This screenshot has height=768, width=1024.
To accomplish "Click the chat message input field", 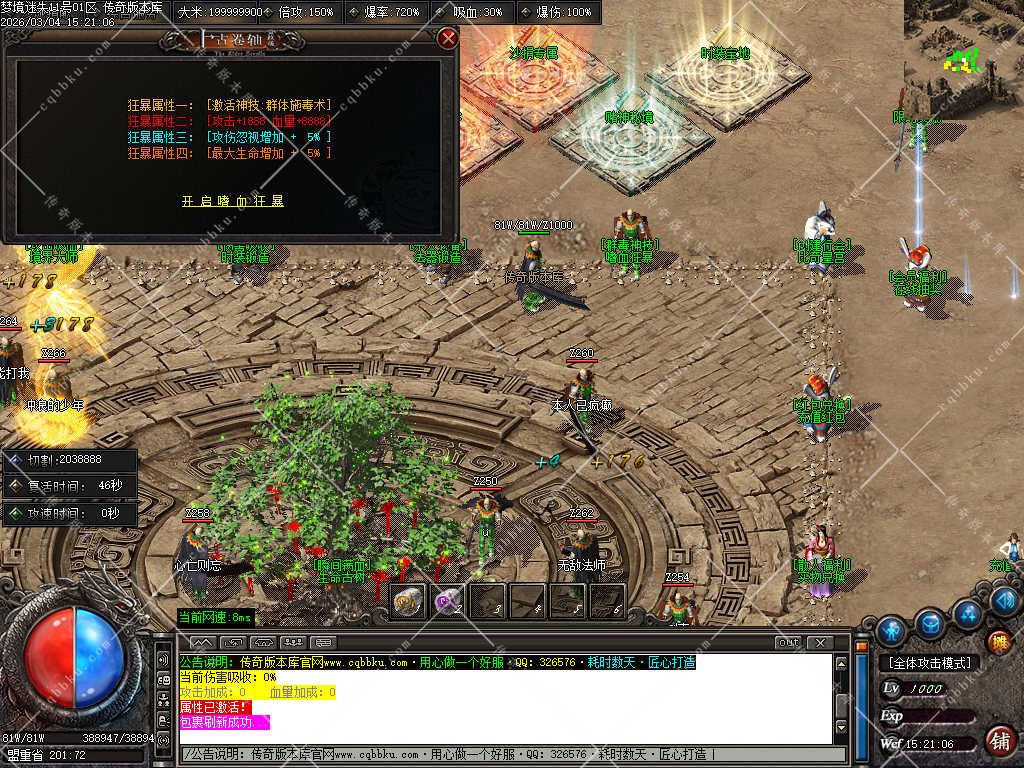I will tap(510, 753).
